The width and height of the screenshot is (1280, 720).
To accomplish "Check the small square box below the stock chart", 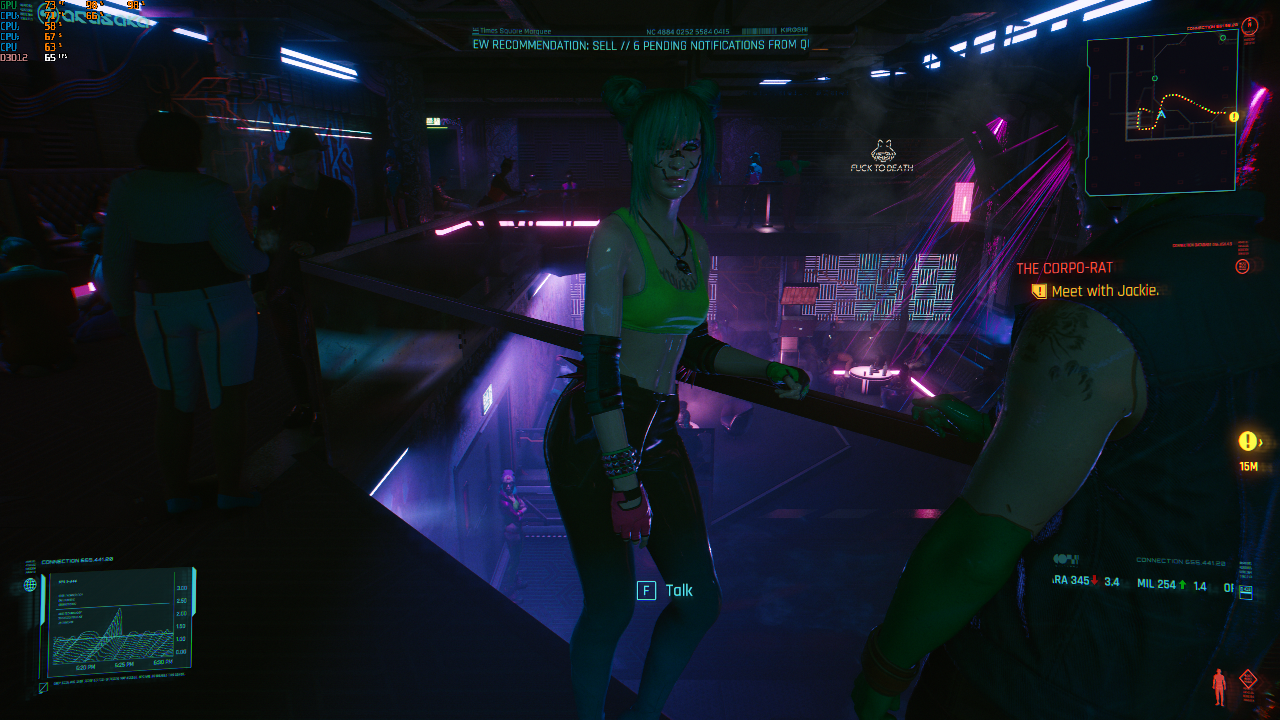I will click(x=42, y=688).
